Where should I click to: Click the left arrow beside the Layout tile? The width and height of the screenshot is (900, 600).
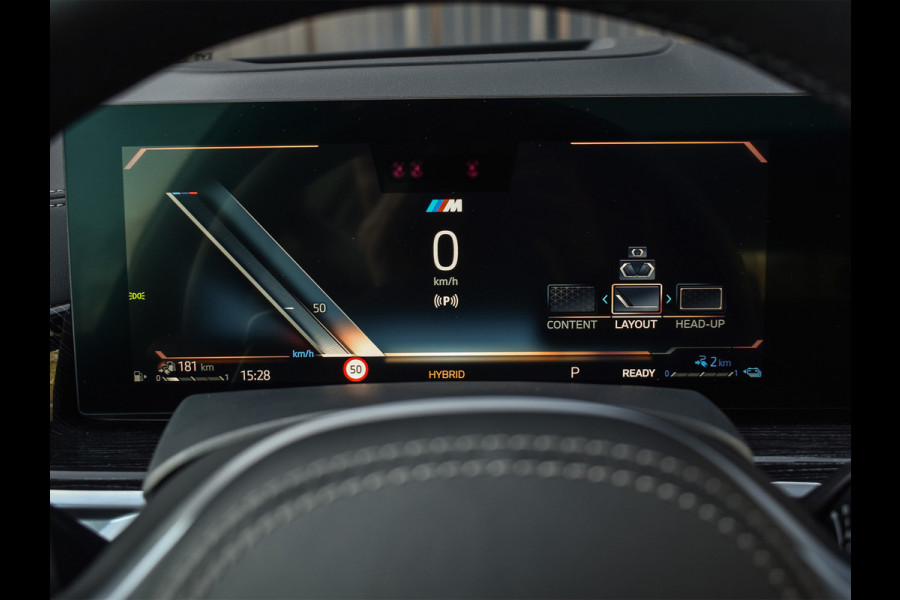click(x=604, y=299)
